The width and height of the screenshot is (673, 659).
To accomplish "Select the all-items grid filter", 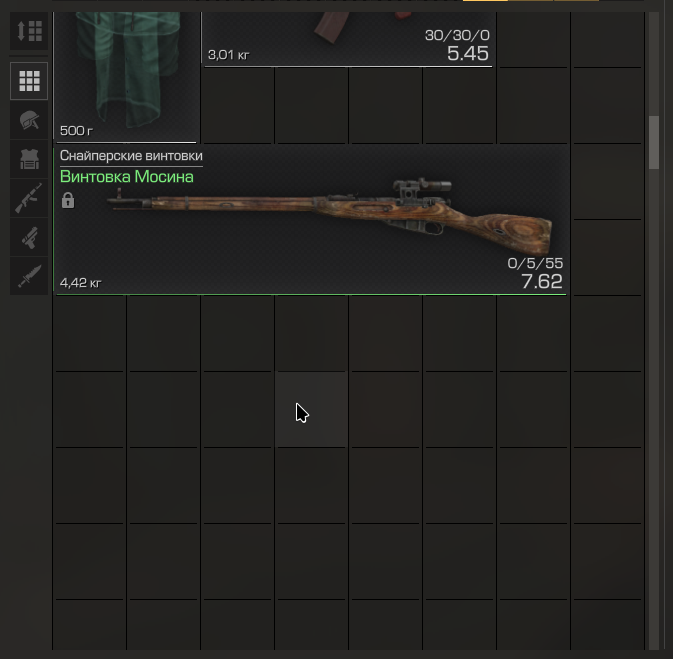I will pos(30,81).
